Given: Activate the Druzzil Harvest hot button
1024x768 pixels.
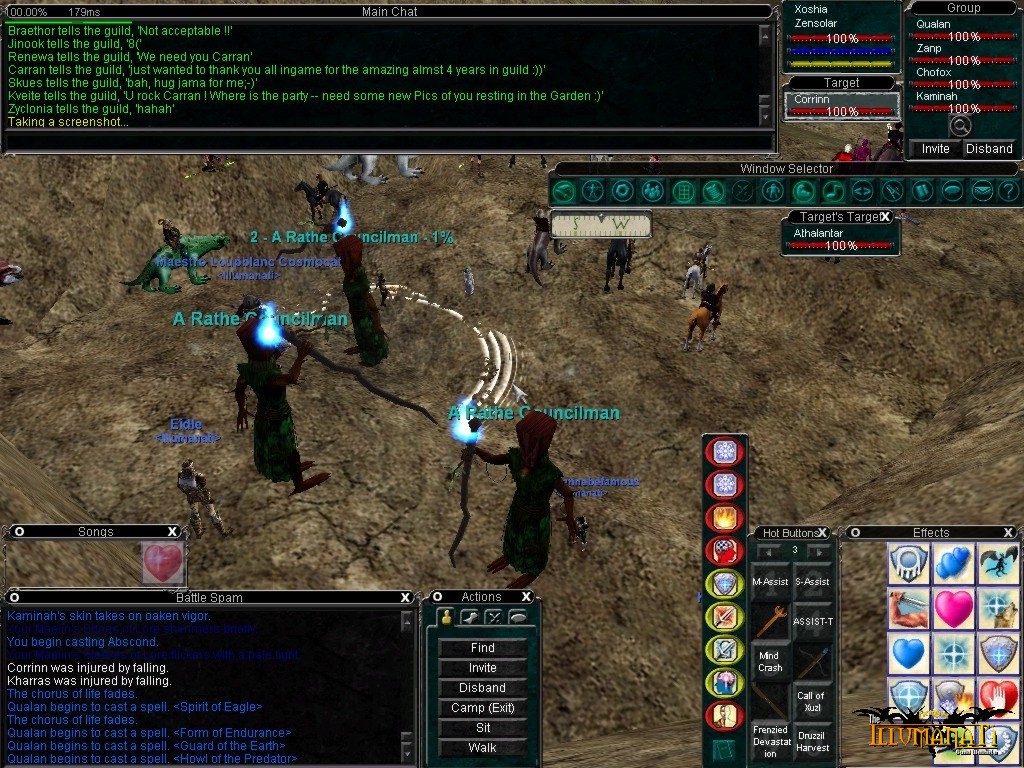Looking at the screenshot, I should [x=811, y=742].
